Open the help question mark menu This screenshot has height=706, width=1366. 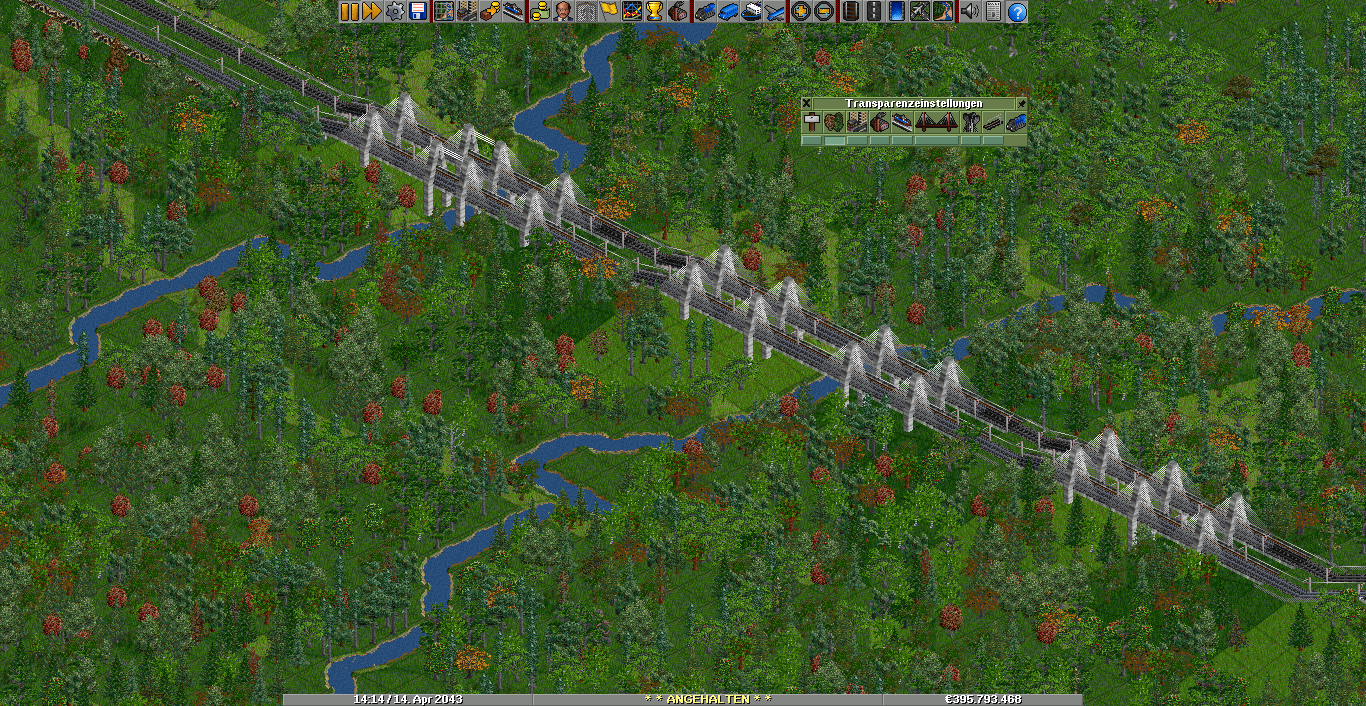(1017, 12)
